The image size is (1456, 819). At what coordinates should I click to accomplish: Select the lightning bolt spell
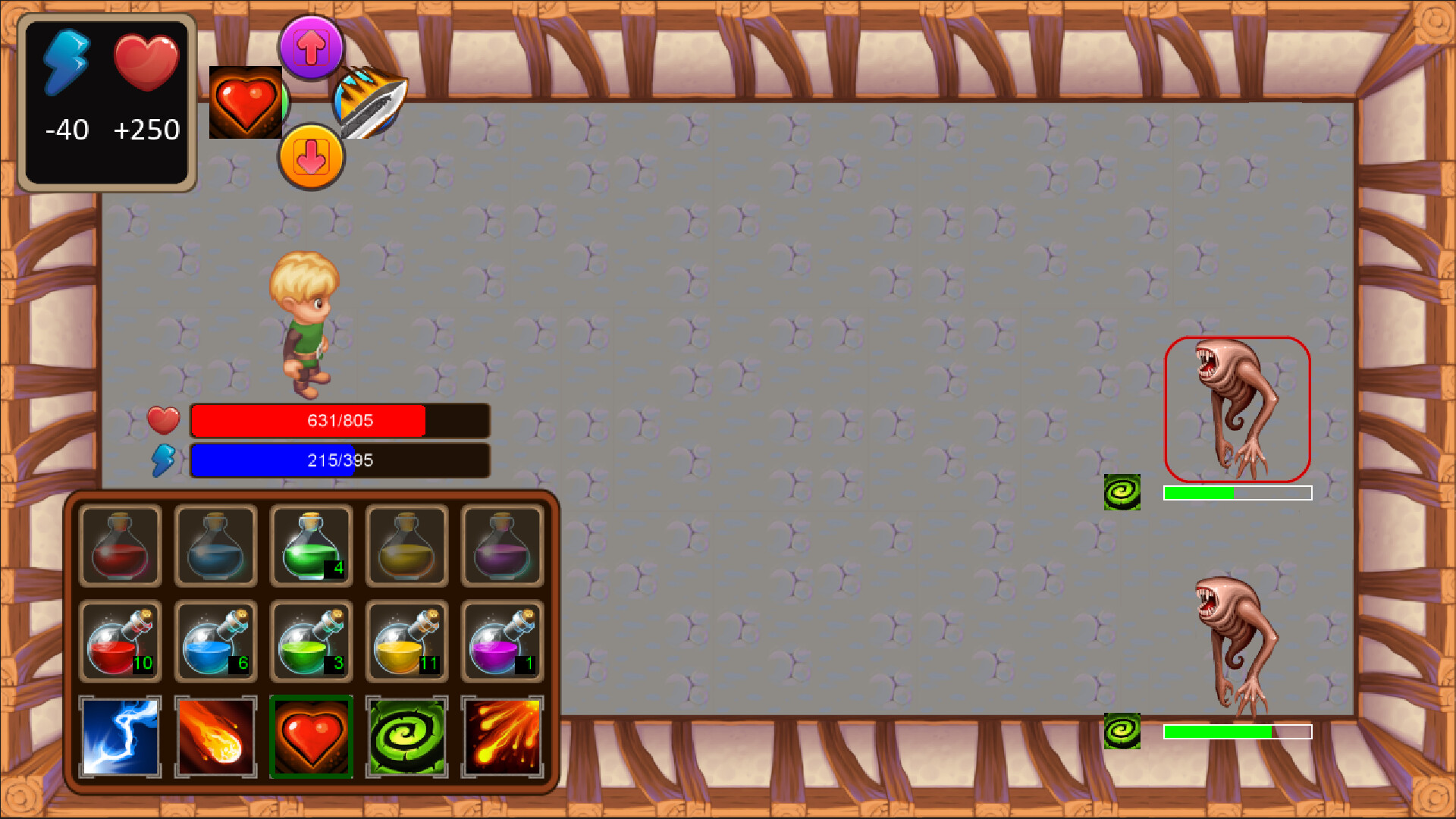tap(119, 736)
